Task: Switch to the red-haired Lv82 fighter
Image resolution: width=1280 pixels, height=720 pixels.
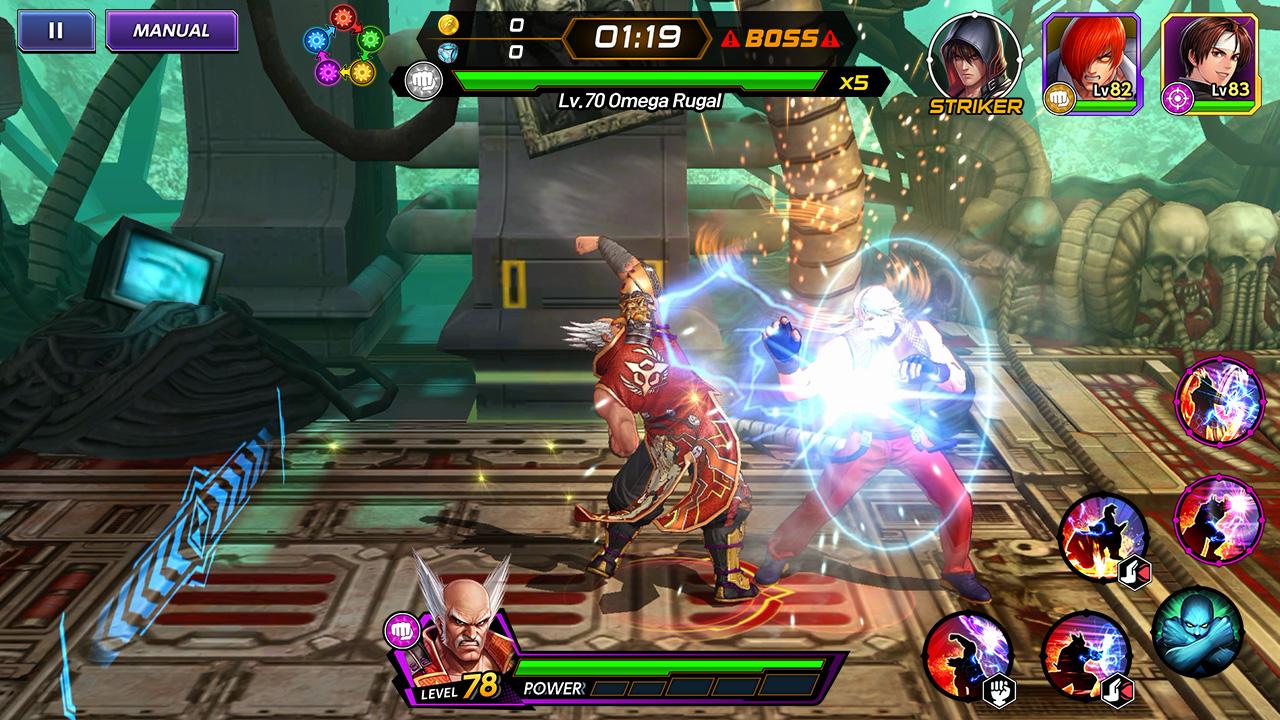Action: [x=1091, y=60]
